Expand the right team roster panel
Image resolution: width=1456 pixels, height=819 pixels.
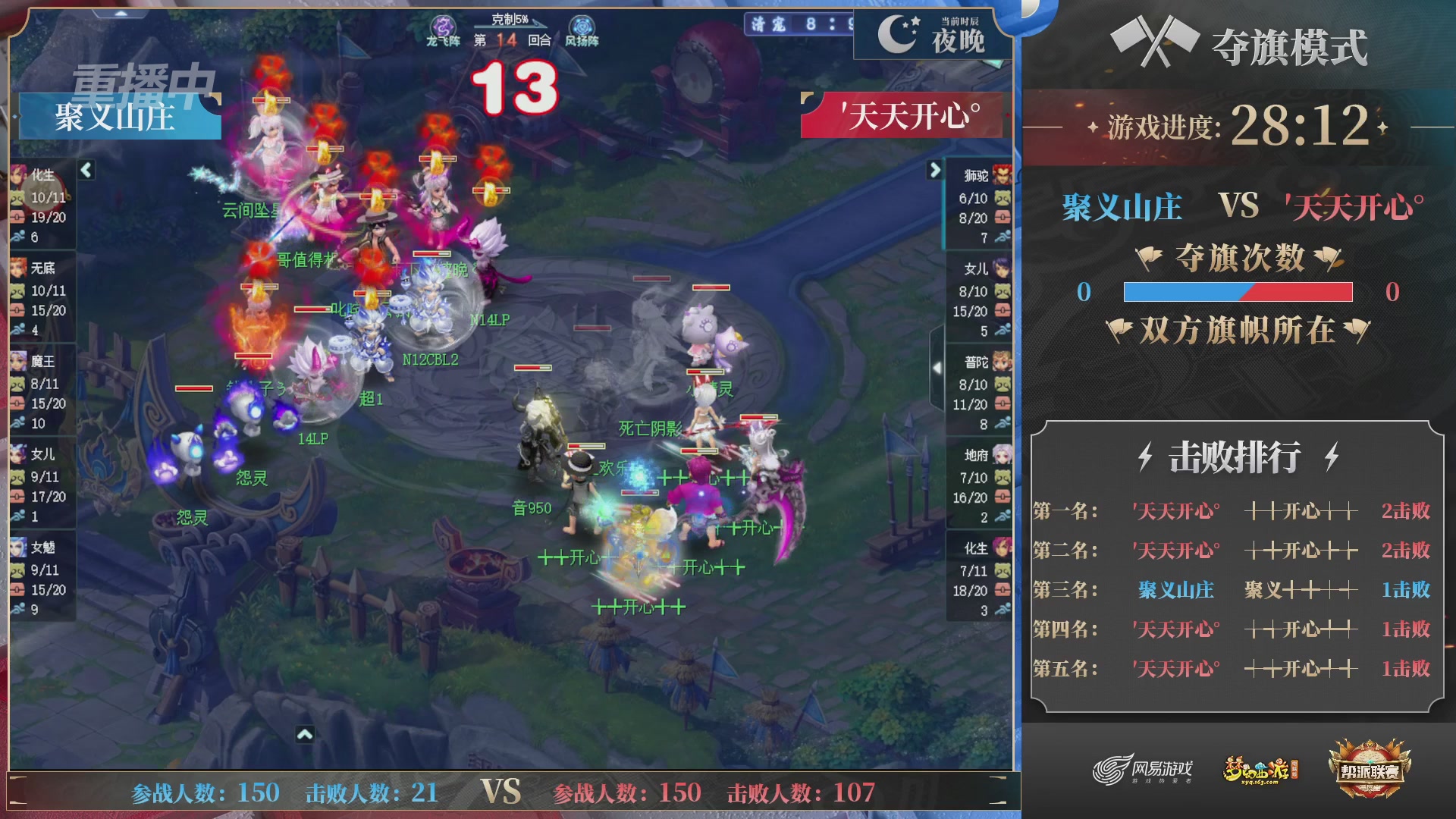(934, 171)
